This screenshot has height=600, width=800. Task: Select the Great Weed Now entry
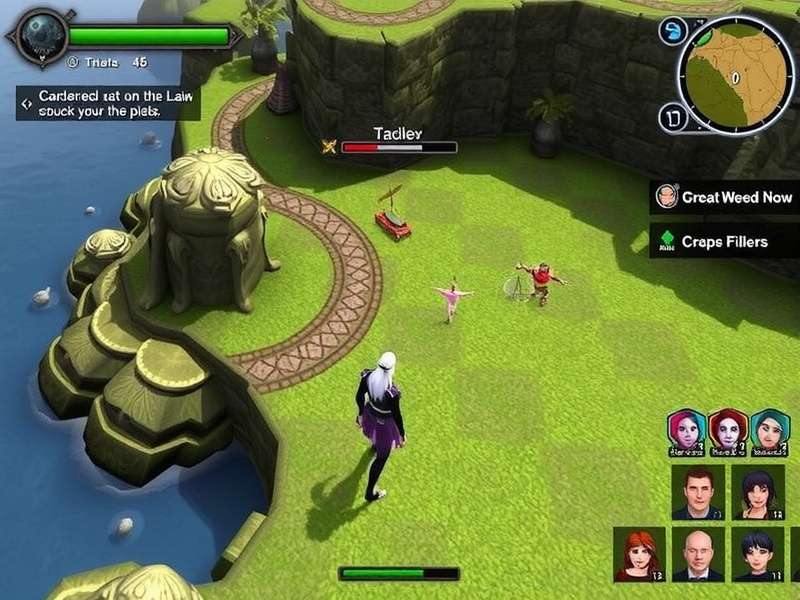pyautogui.click(x=725, y=197)
